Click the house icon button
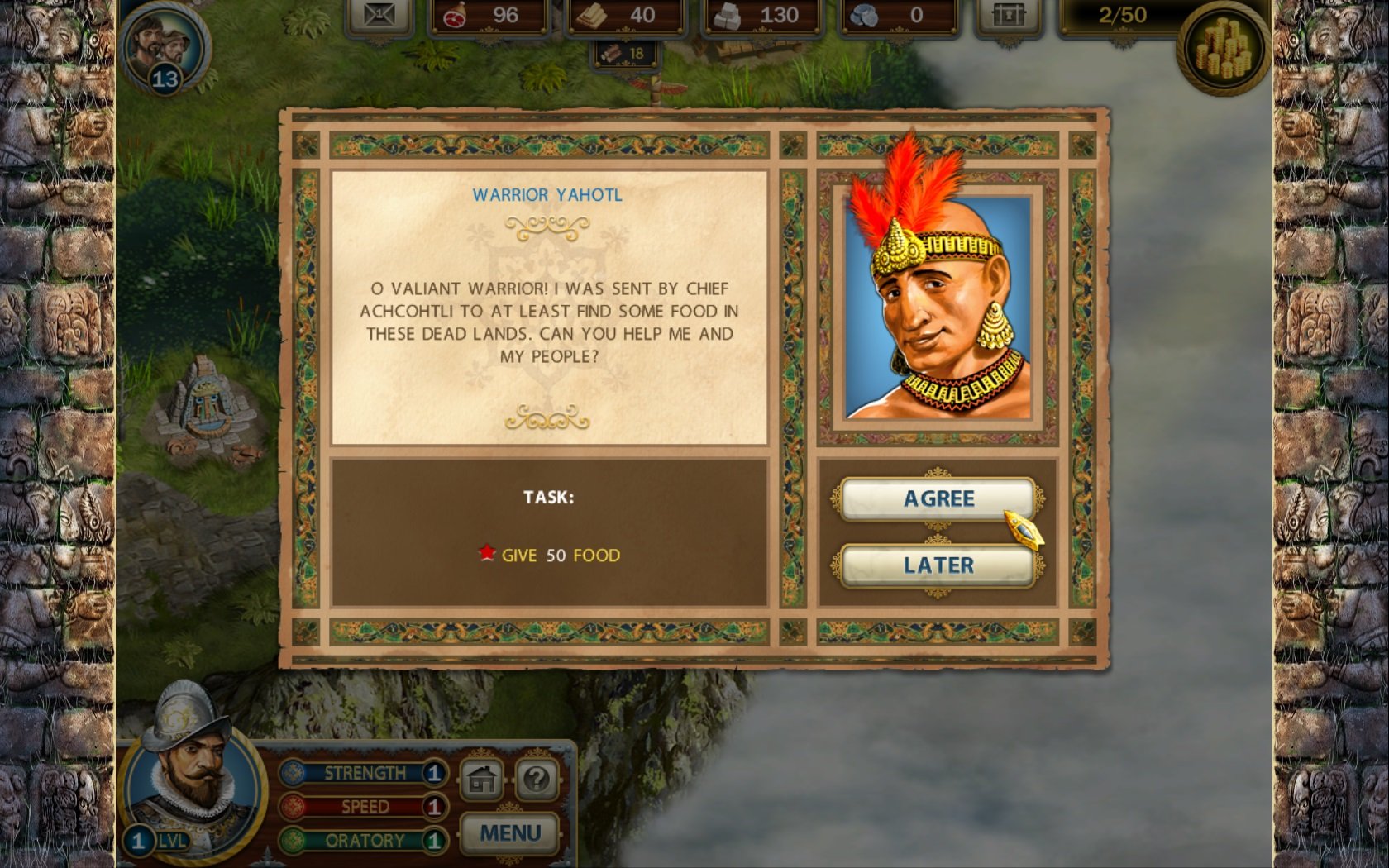 coord(481,779)
